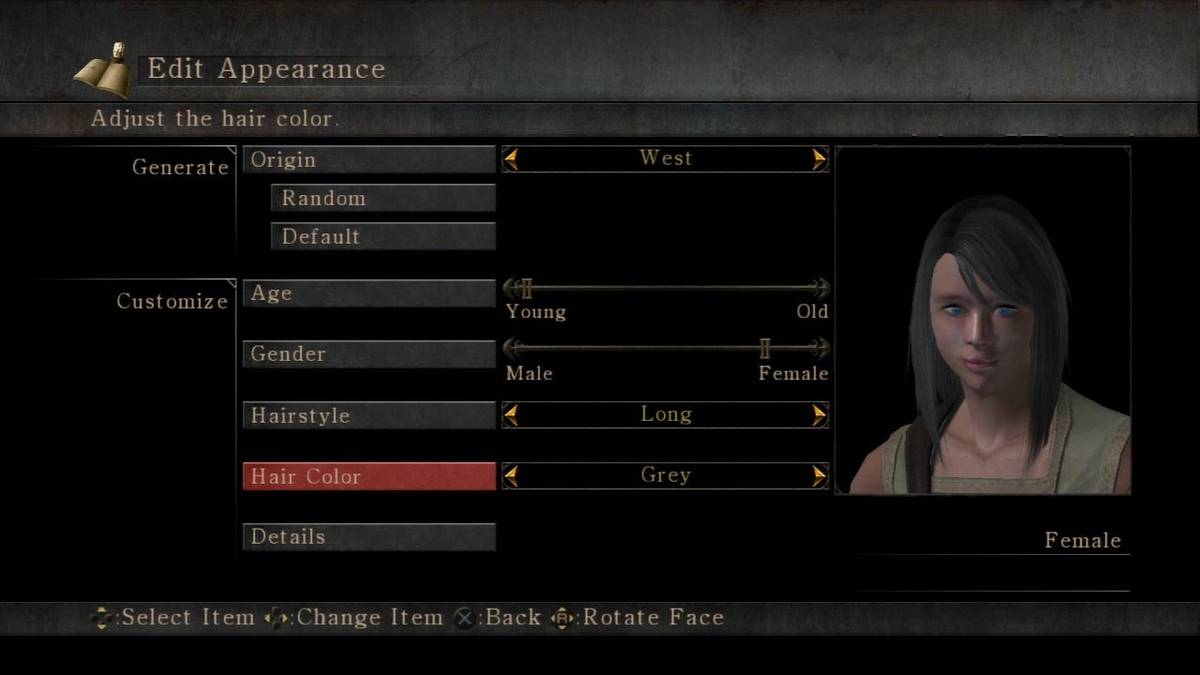Click the Gender slider handle near Female

point(765,348)
